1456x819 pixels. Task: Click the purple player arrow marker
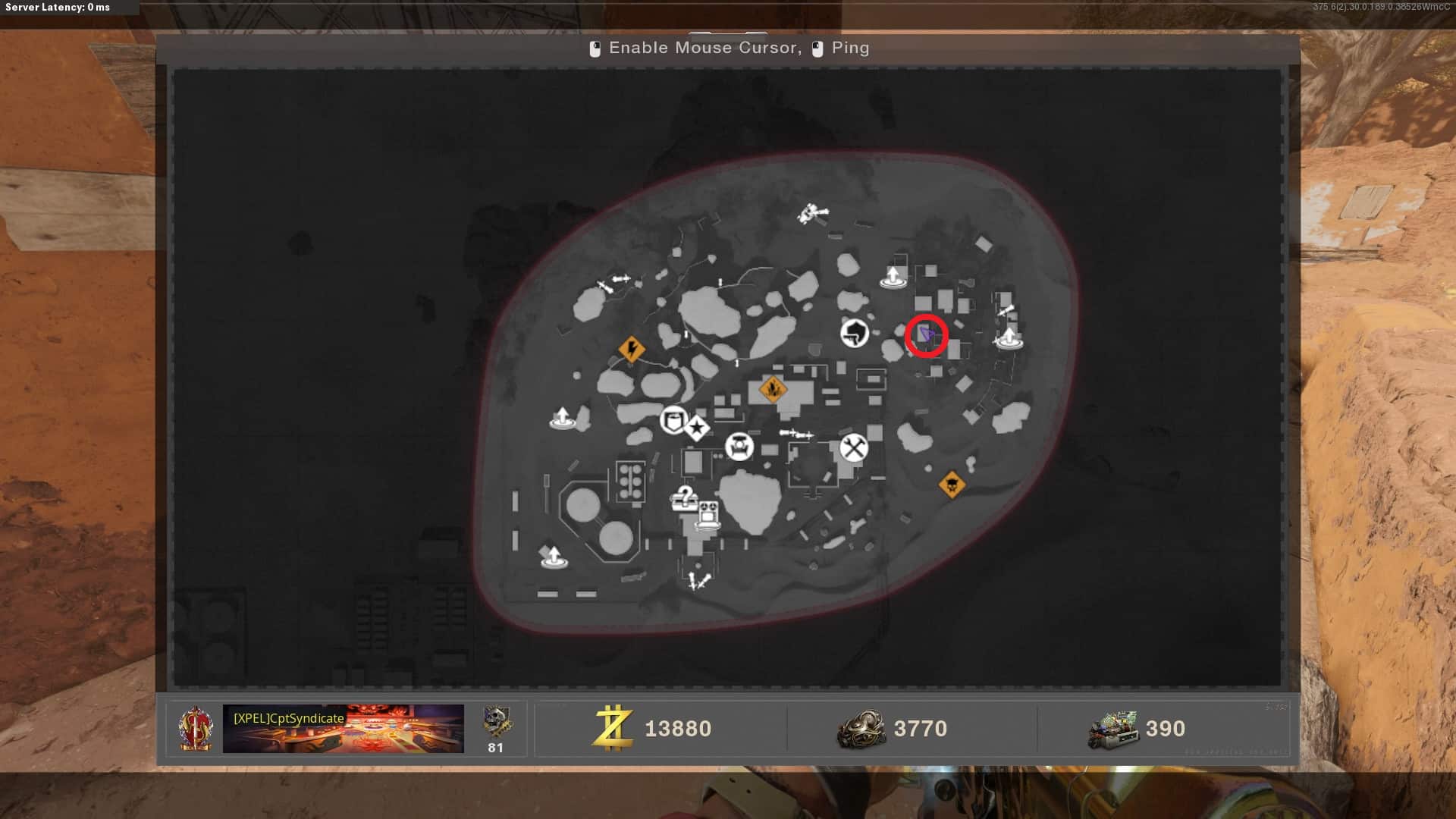pyautogui.click(x=926, y=334)
